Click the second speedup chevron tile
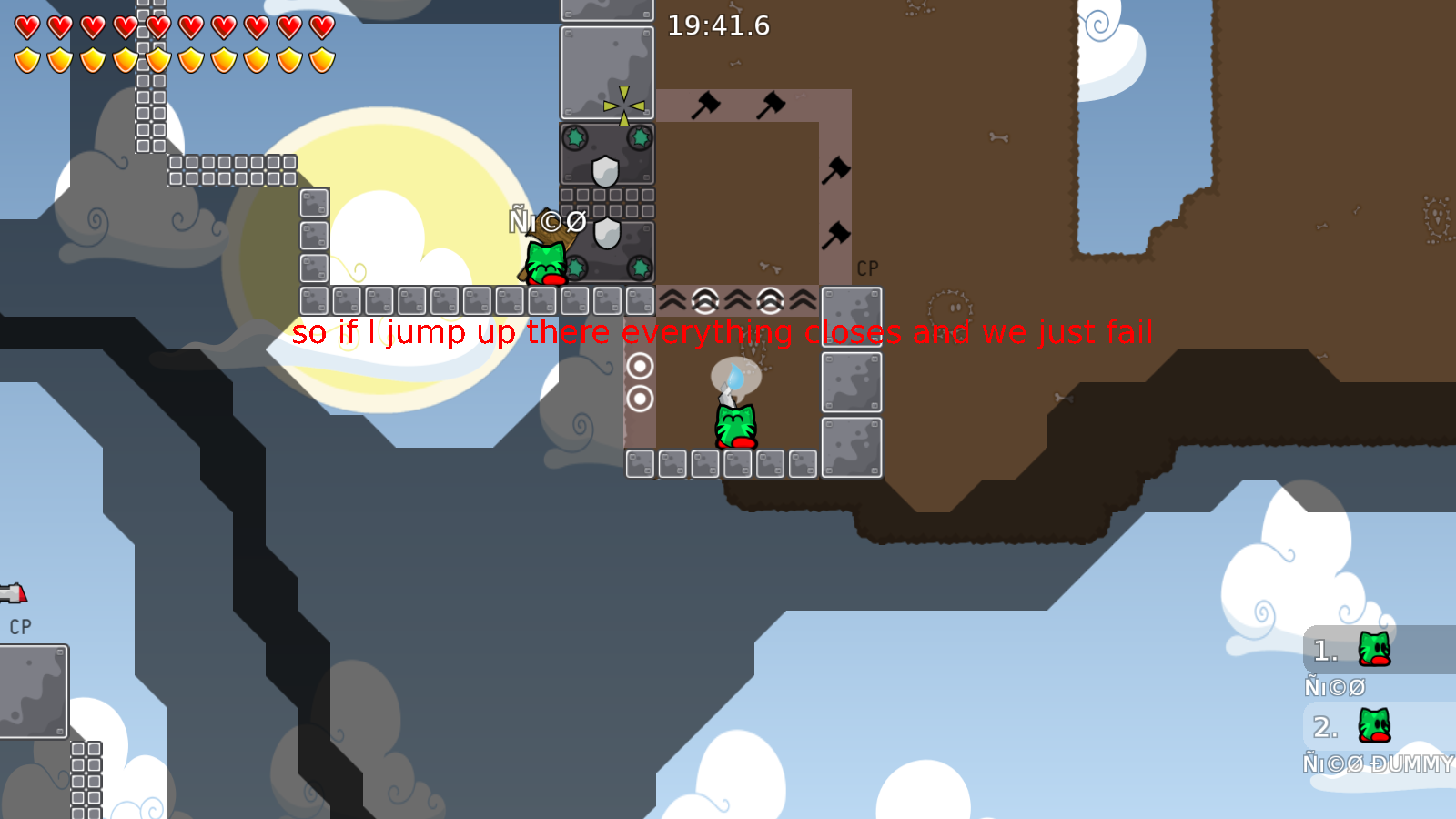 coord(703,298)
